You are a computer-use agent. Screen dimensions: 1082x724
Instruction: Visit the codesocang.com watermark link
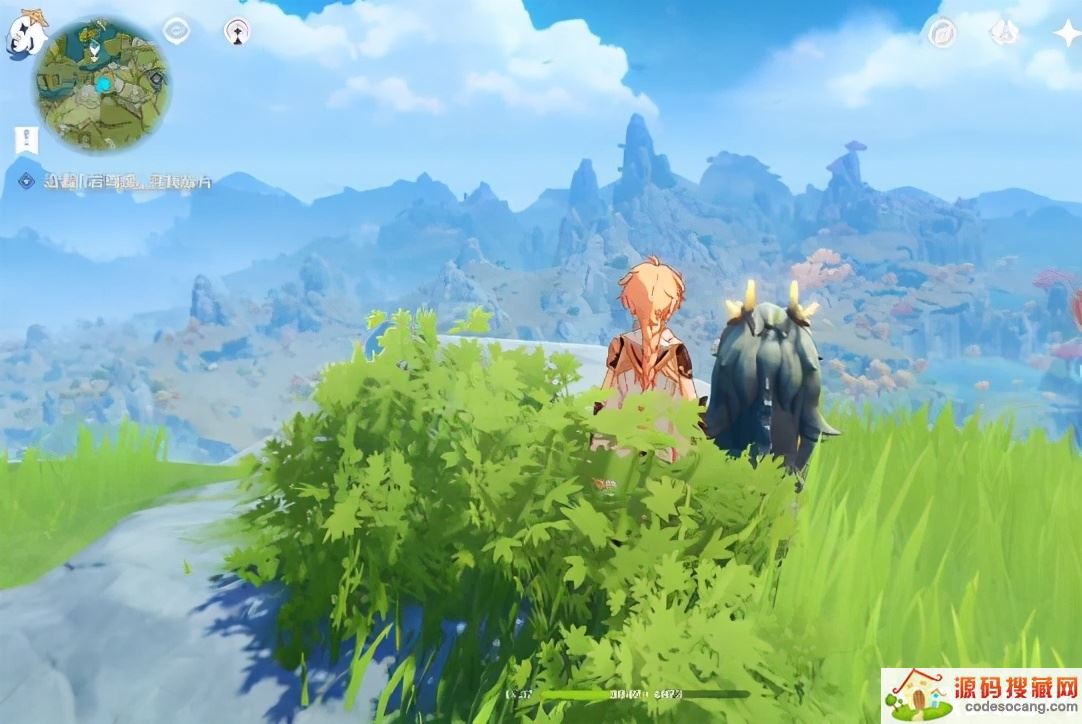coord(980,696)
